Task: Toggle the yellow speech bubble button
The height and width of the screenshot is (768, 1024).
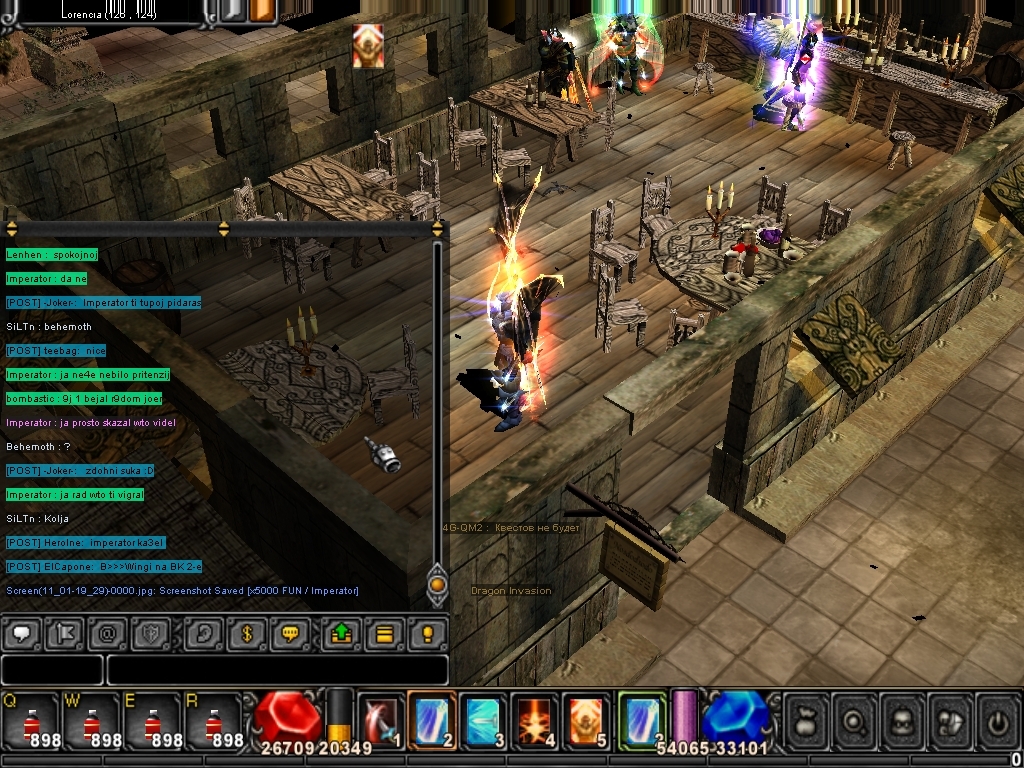Action: click(x=291, y=634)
